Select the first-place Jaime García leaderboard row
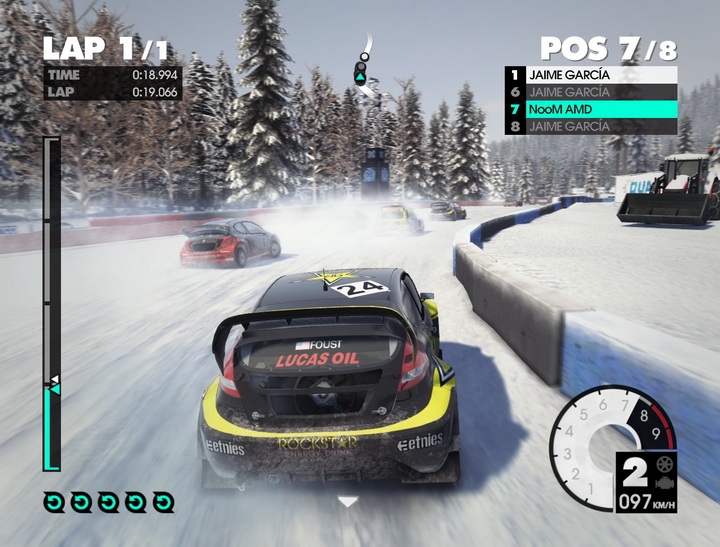The image size is (720, 547). pyautogui.click(x=590, y=74)
